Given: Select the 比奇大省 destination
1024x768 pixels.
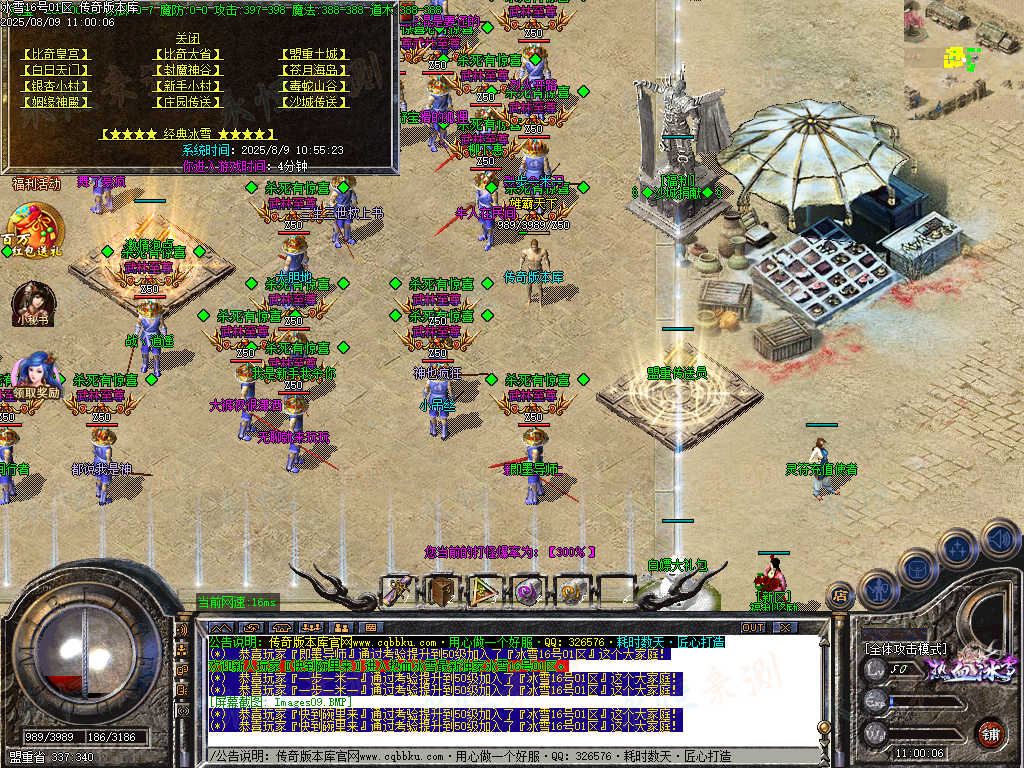Looking at the screenshot, I should [187, 54].
